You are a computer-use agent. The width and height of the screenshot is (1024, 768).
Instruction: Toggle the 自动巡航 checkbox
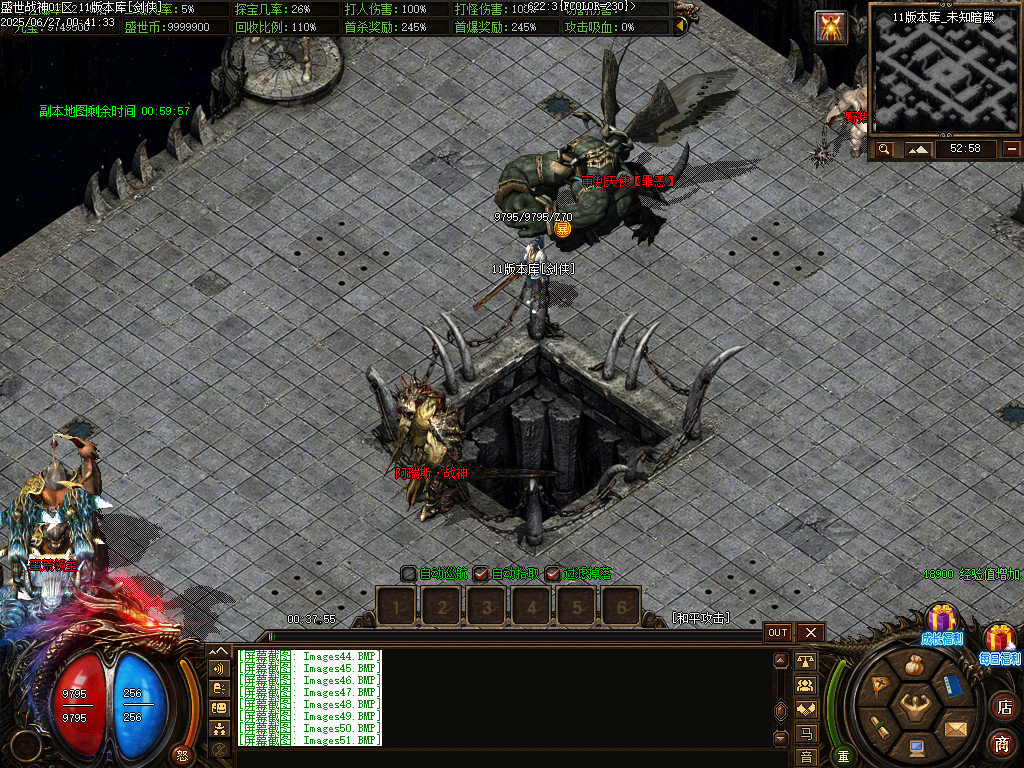pos(408,574)
